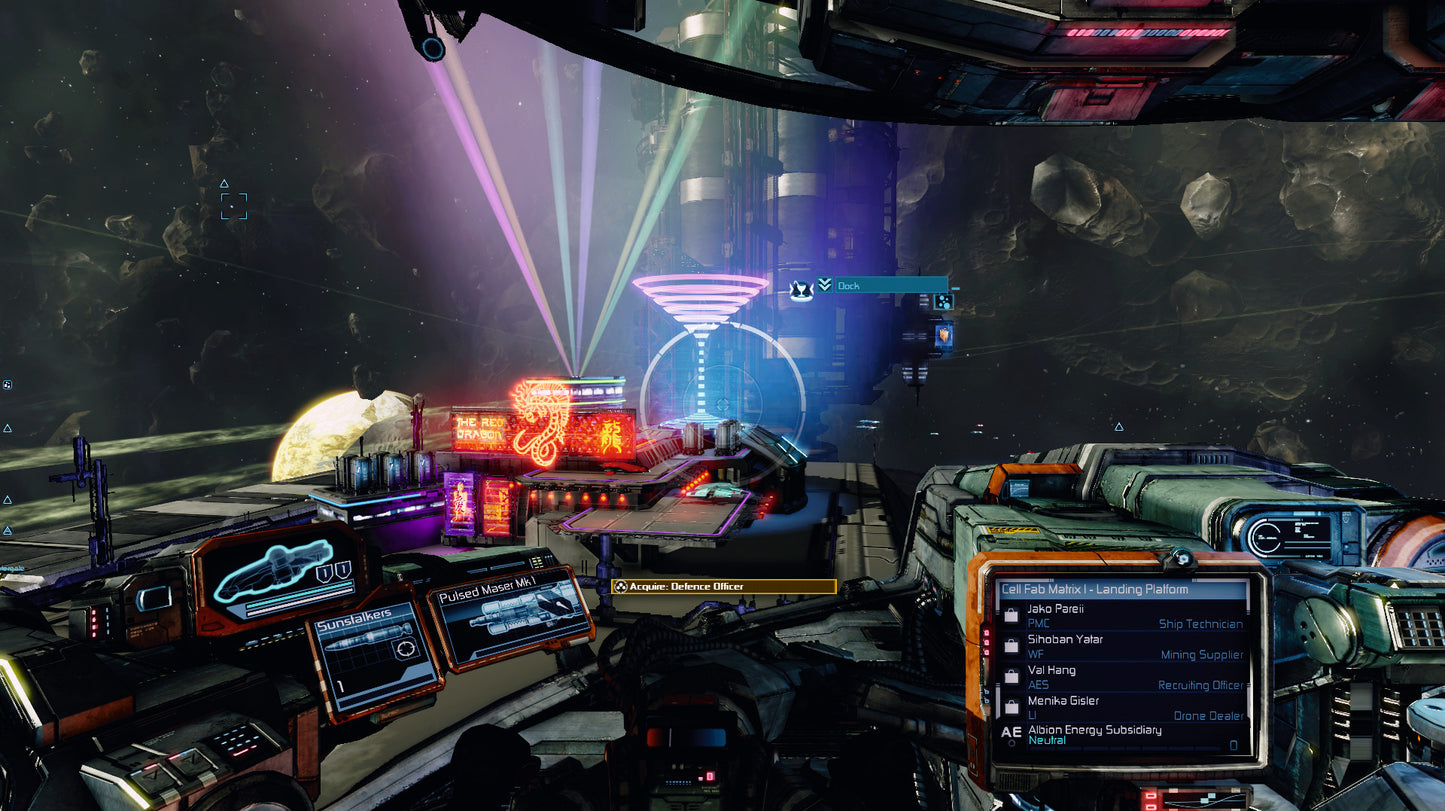The width and height of the screenshot is (1445, 811).
Task: Select the bar cocktail-glass target icon
Action: tap(800, 290)
